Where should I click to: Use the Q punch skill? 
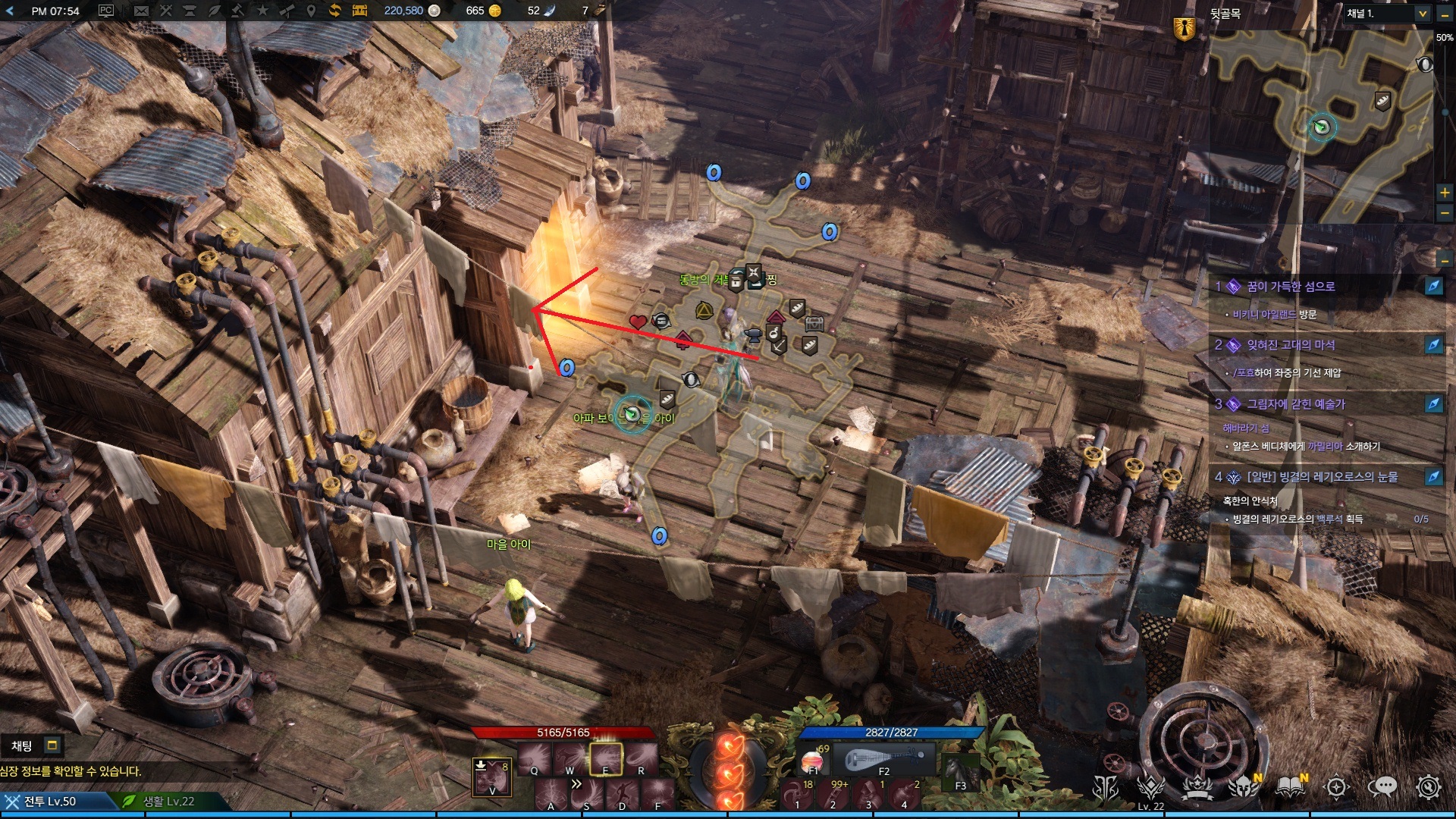pos(535,759)
